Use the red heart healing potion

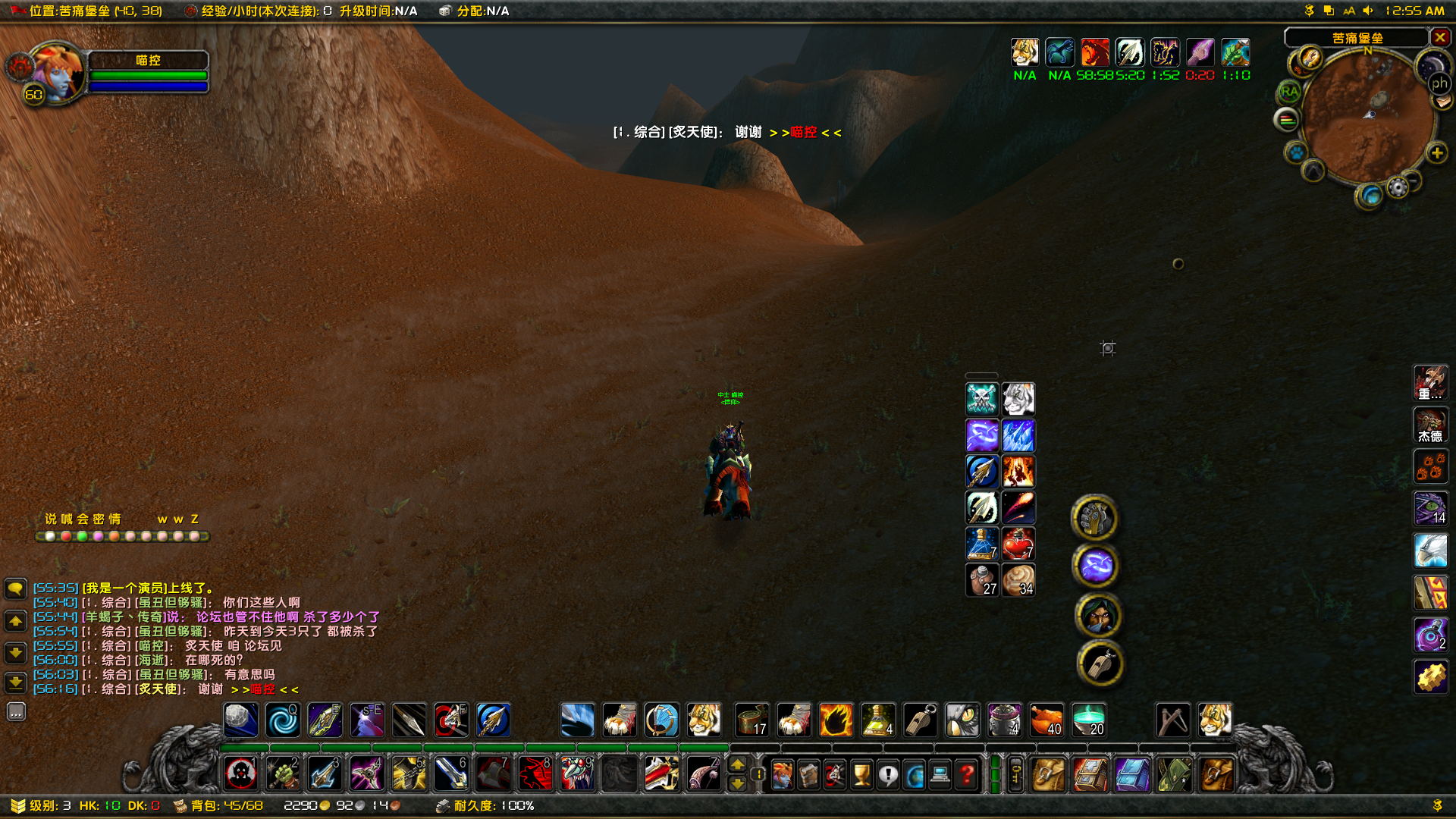pos(1018,544)
